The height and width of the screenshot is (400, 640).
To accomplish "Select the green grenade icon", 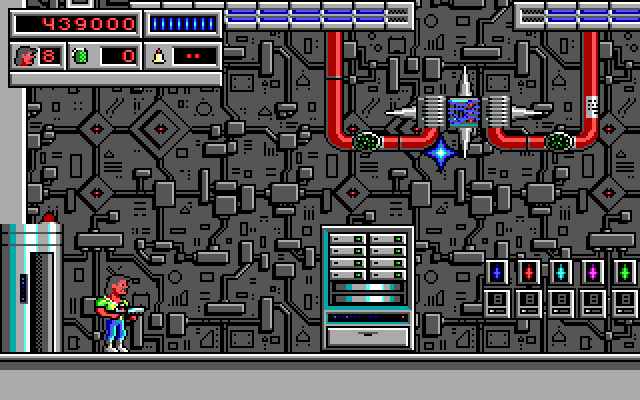I will coord(80,56).
